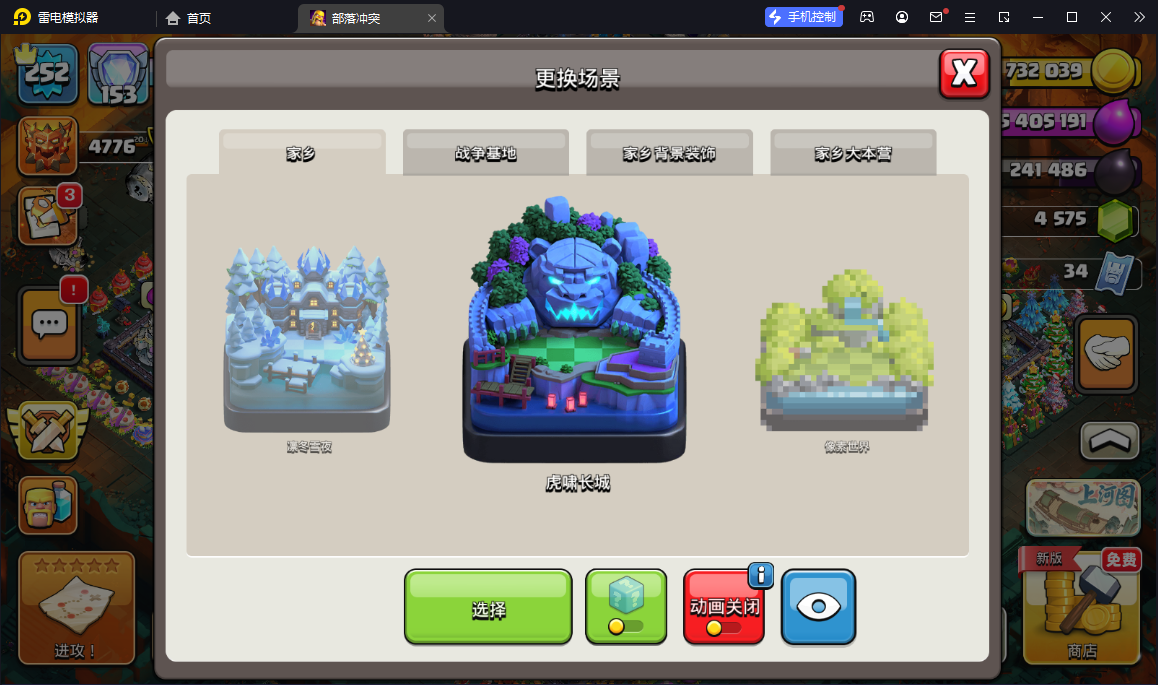Viewport: 1158px width, 685px height.
Task: Open the chat speech bubble button
Action: point(48,324)
